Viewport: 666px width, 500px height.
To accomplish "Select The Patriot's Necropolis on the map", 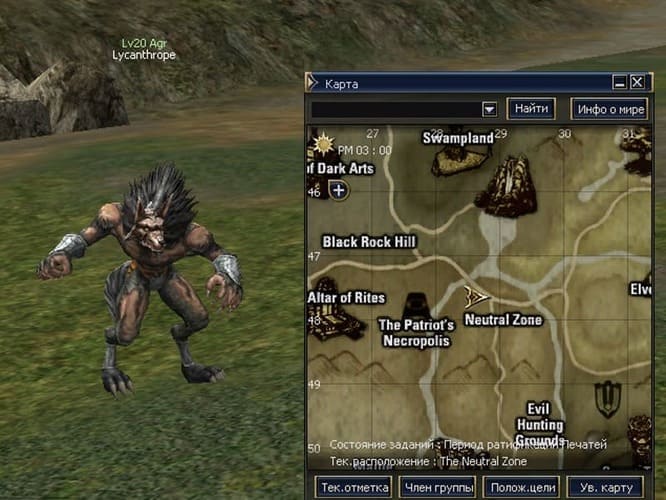I will coord(416,332).
